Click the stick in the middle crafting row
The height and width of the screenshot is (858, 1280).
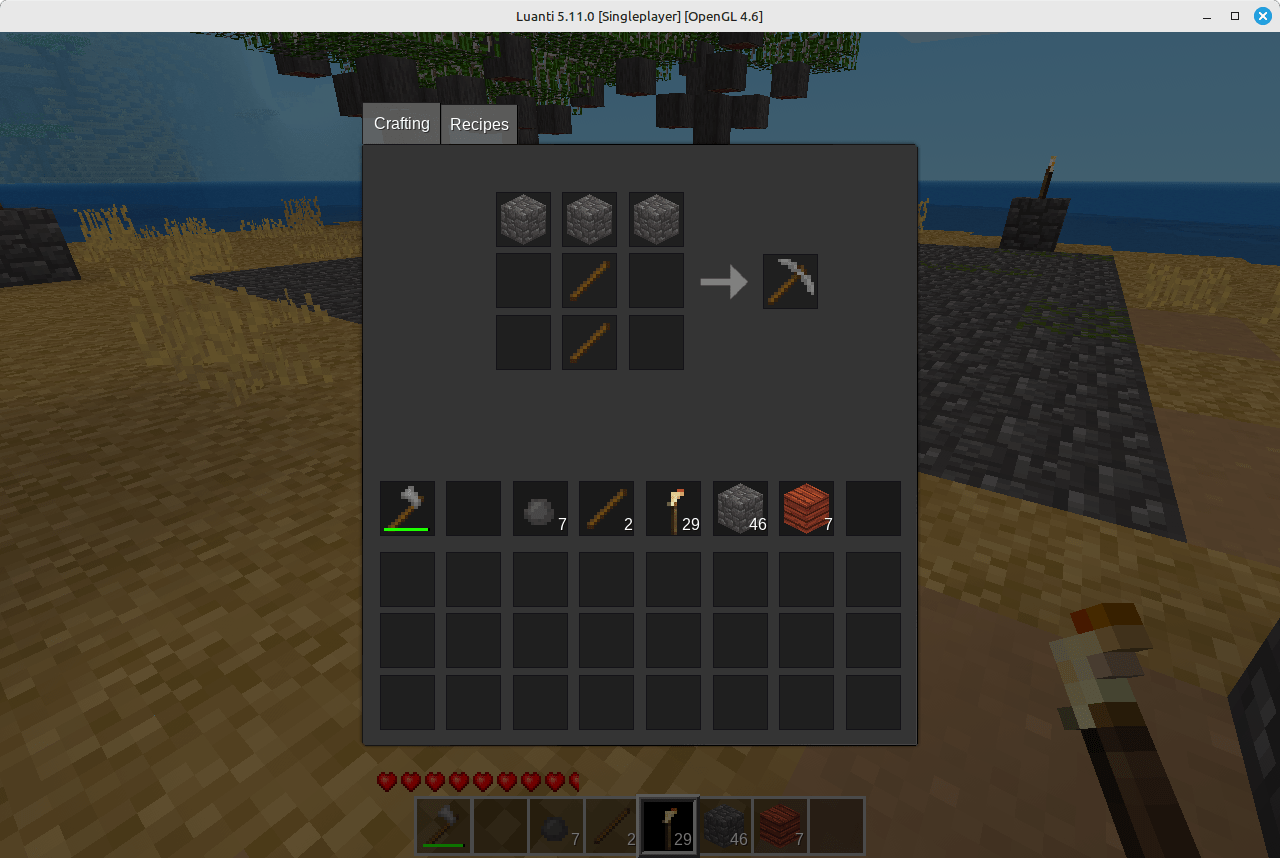(589, 281)
